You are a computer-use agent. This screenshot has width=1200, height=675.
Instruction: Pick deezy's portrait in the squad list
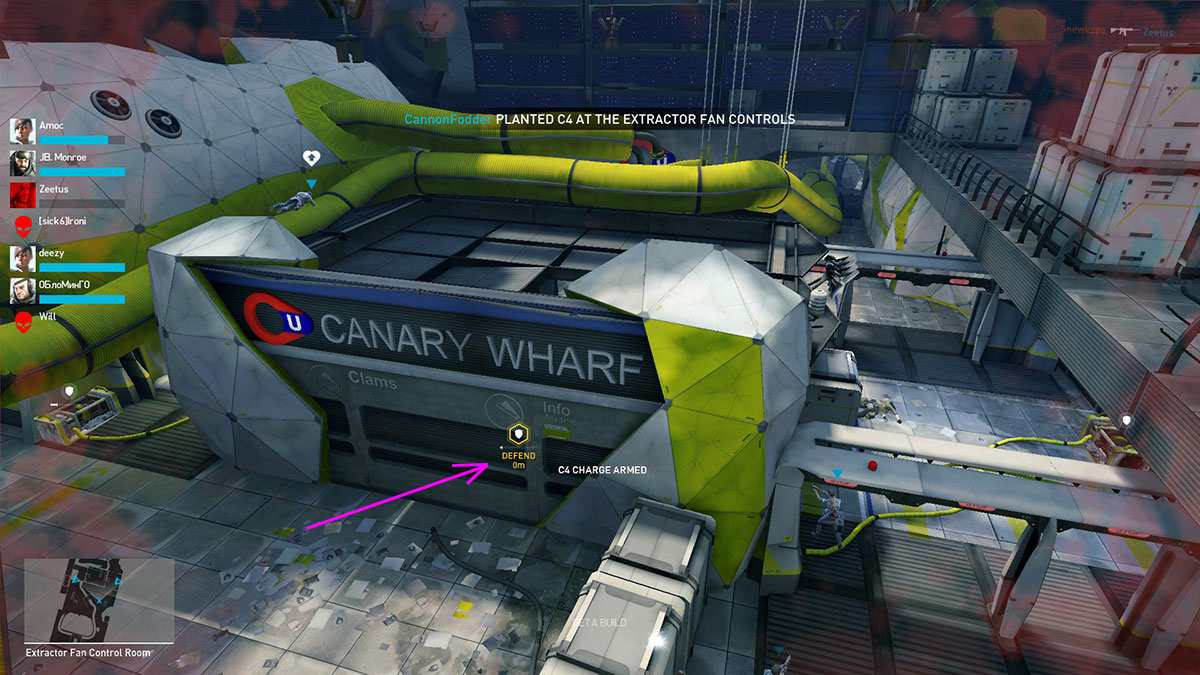22,258
